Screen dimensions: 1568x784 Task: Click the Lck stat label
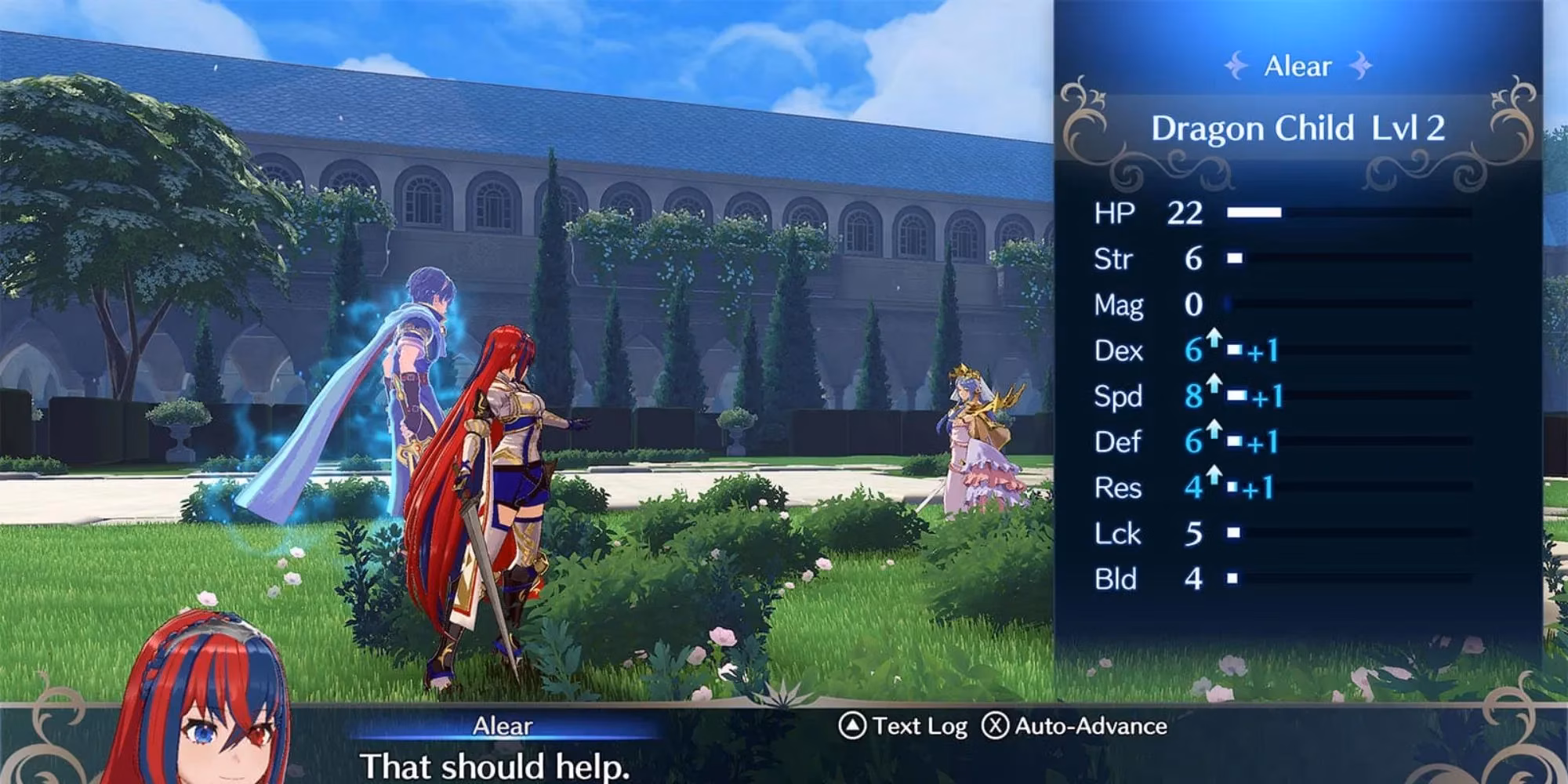pyautogui.click(x=1116, y=534)
